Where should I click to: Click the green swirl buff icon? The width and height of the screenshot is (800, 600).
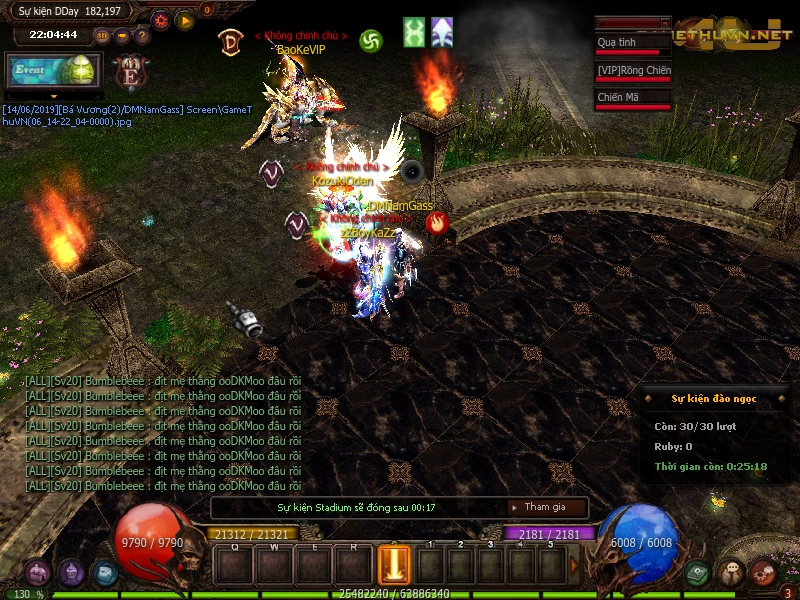371,41
